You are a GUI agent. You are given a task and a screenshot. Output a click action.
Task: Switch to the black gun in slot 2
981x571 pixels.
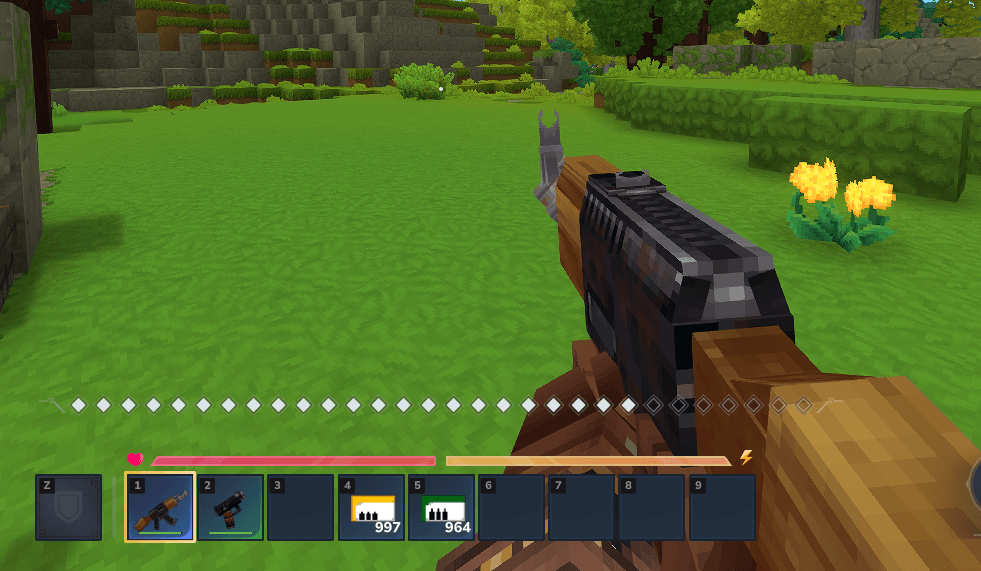(230, 507)
